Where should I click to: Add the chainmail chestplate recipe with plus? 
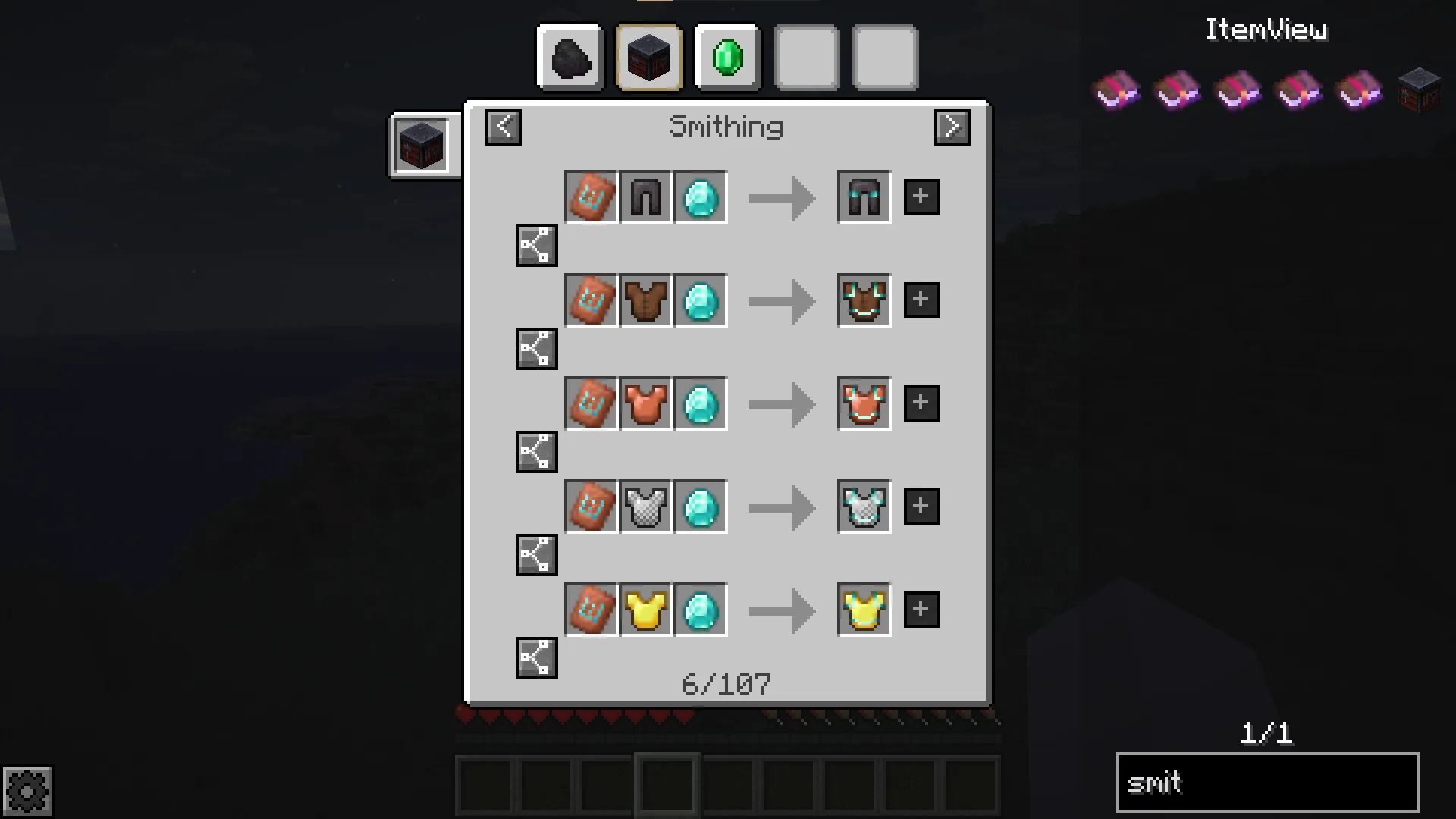(921, 507)
